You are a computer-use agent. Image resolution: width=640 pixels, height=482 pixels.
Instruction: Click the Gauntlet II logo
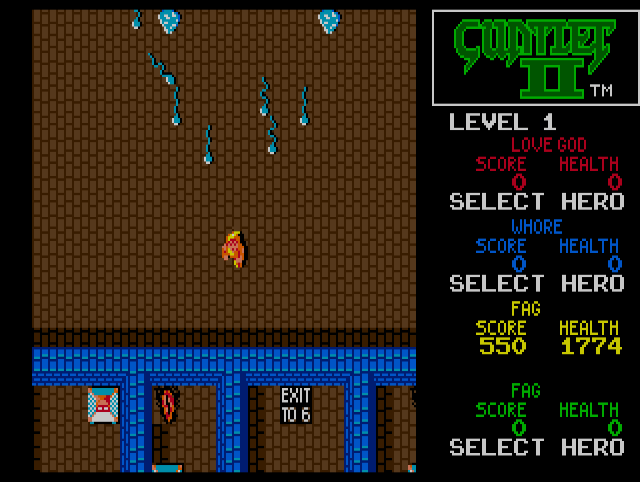pos(535,57)
